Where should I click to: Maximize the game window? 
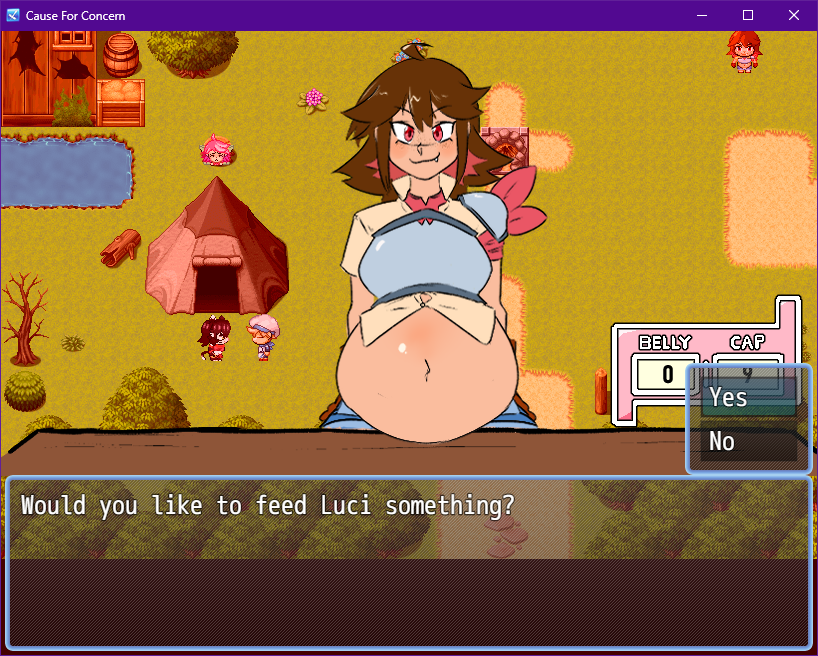coord(748,15)
